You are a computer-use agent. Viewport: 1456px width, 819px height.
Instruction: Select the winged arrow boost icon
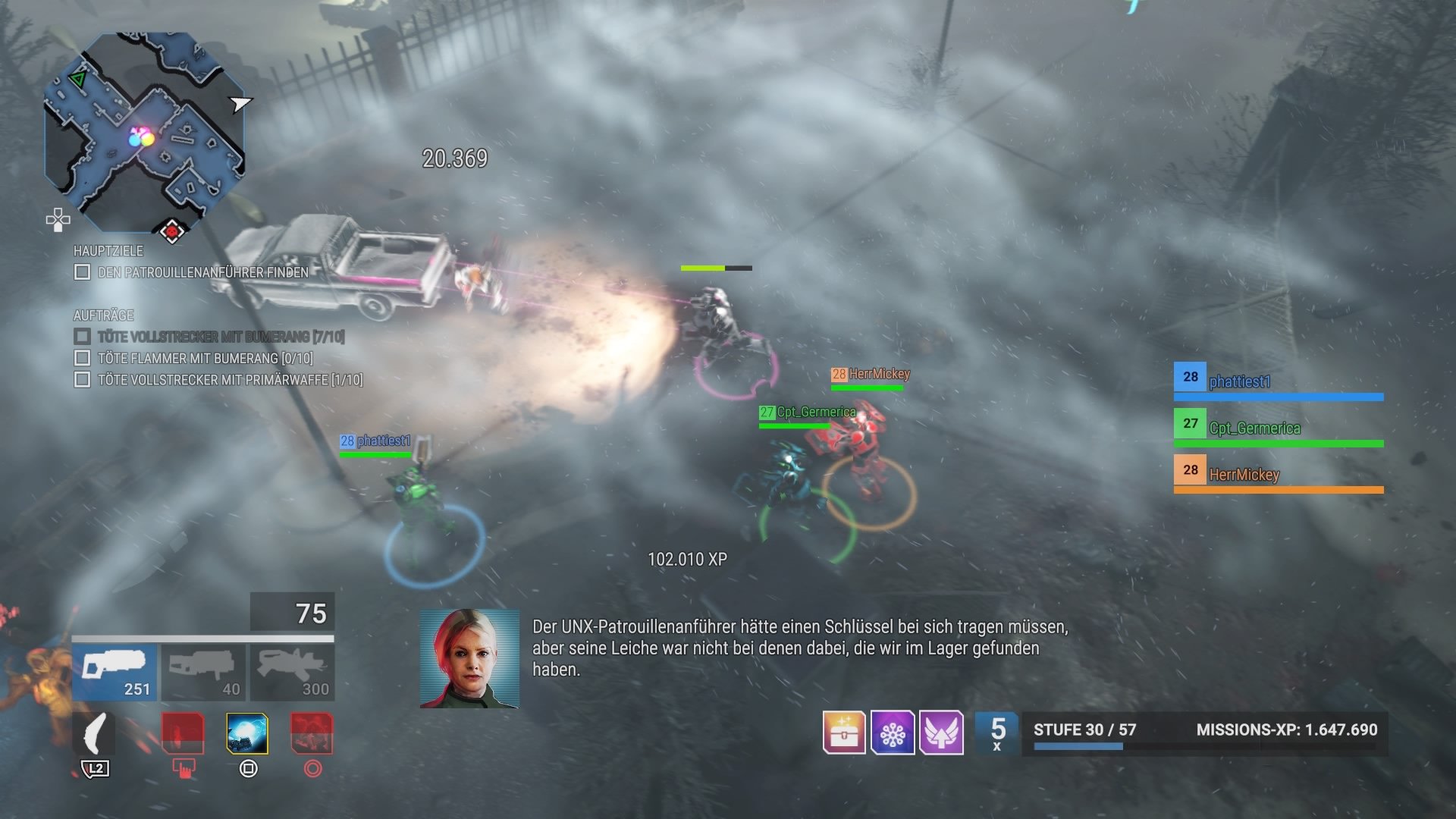point(943,733)
